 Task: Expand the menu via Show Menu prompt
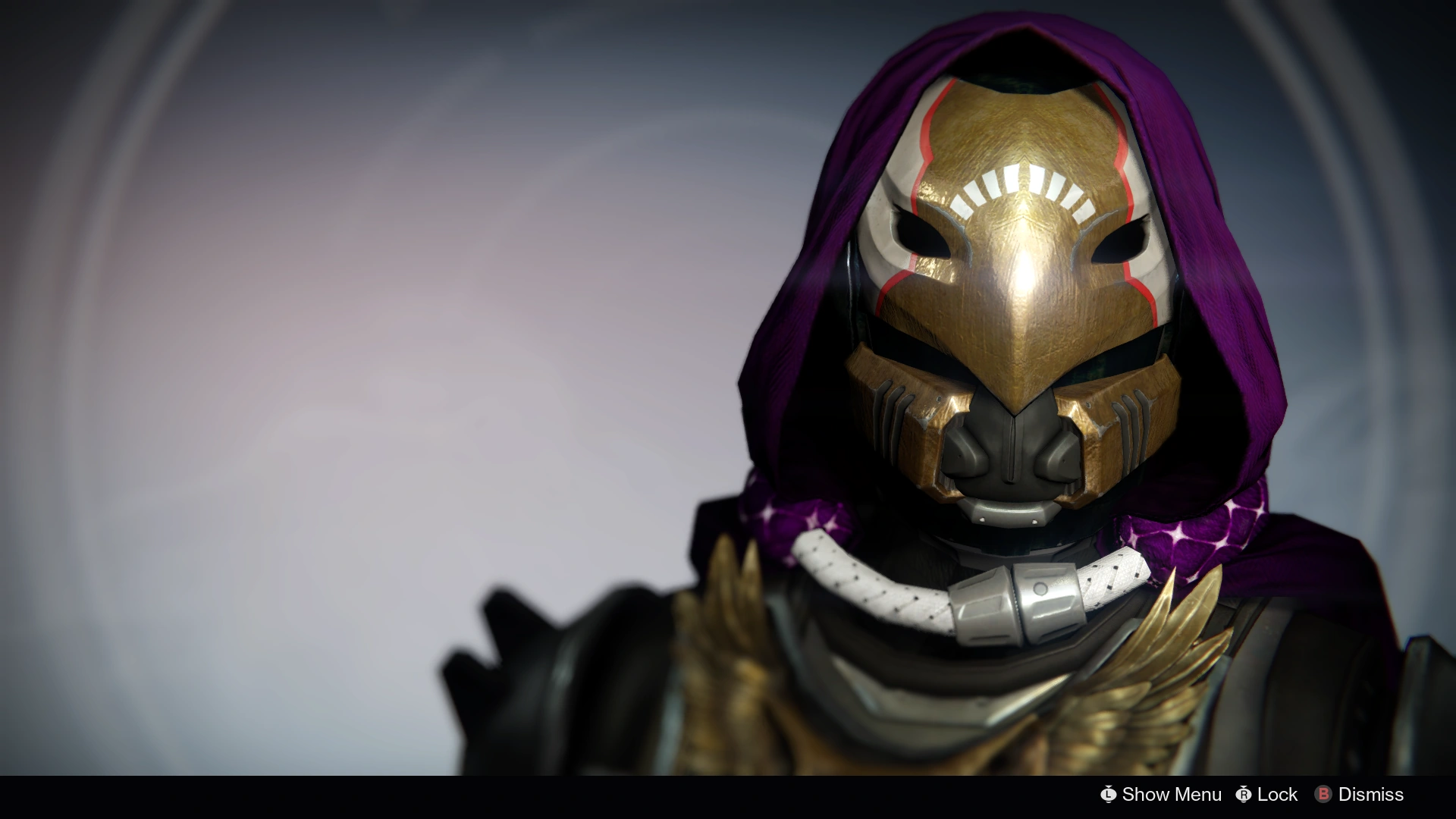tap(1172, 794)
